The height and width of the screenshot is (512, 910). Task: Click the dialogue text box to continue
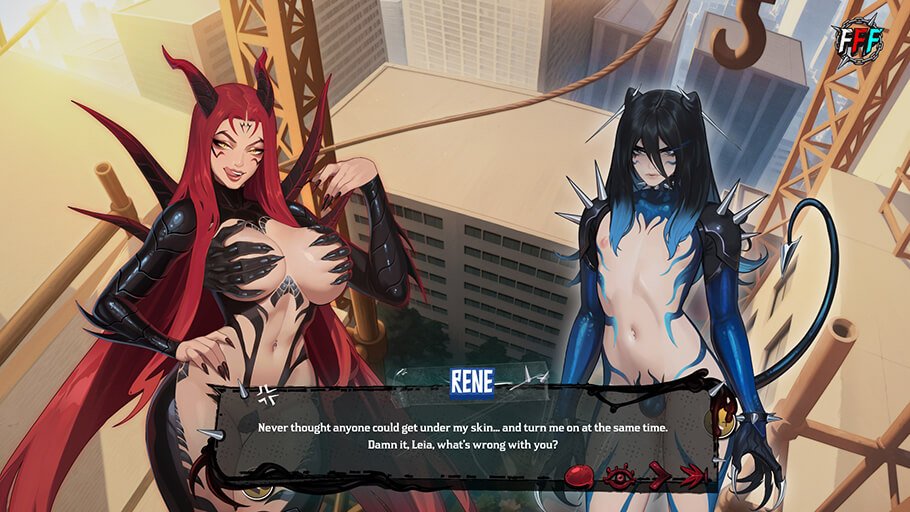(x=462, y=435)
